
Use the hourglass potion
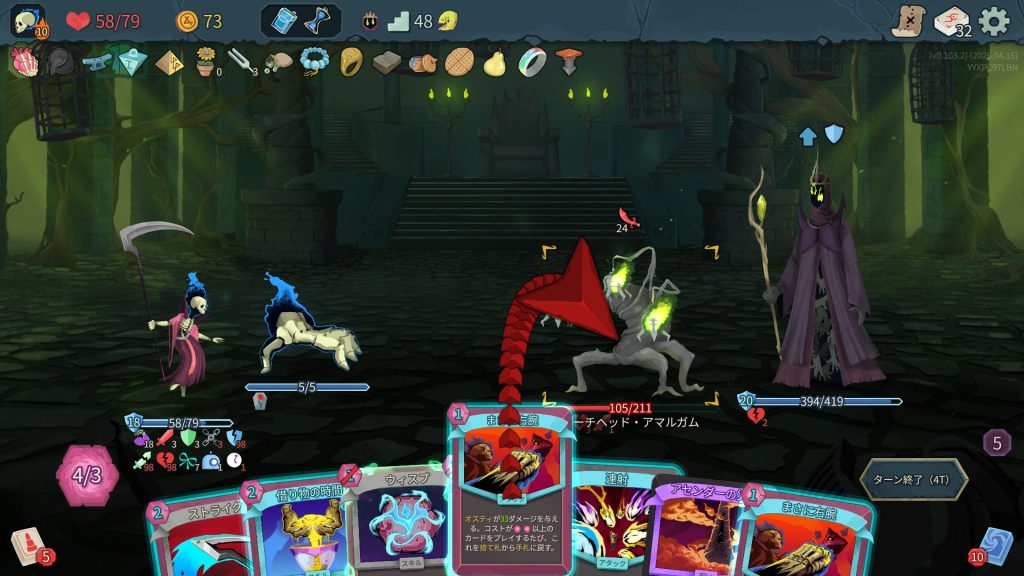coord(317,21)
